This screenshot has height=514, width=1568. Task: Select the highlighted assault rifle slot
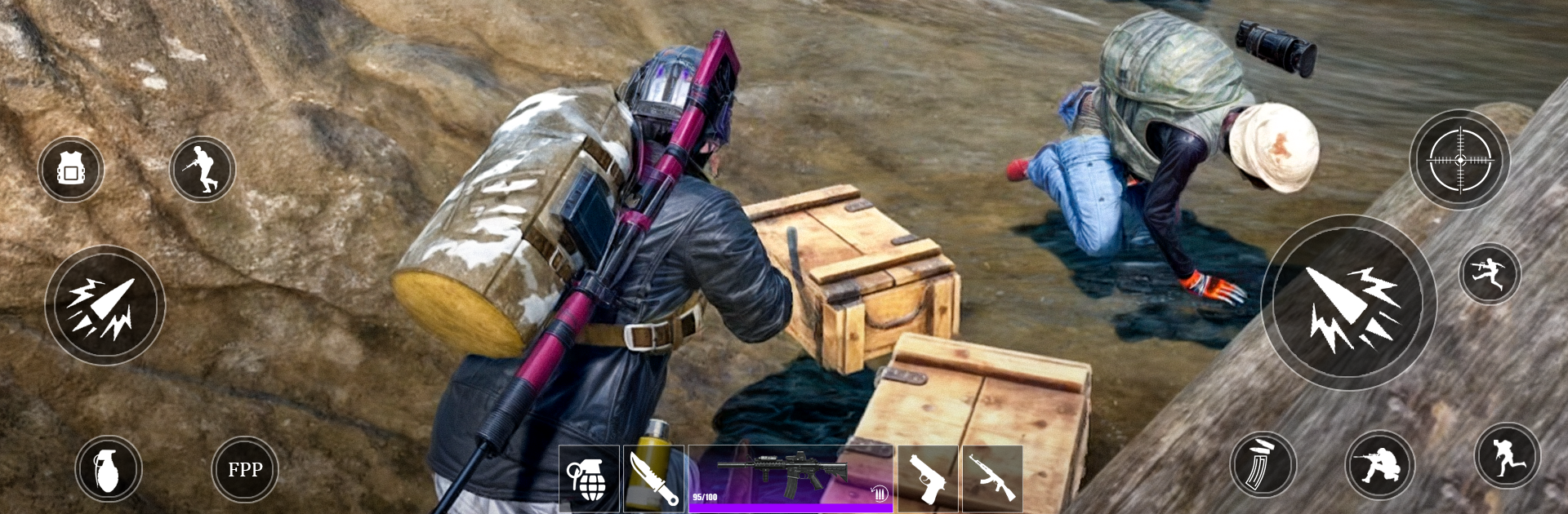click(790, 479)
